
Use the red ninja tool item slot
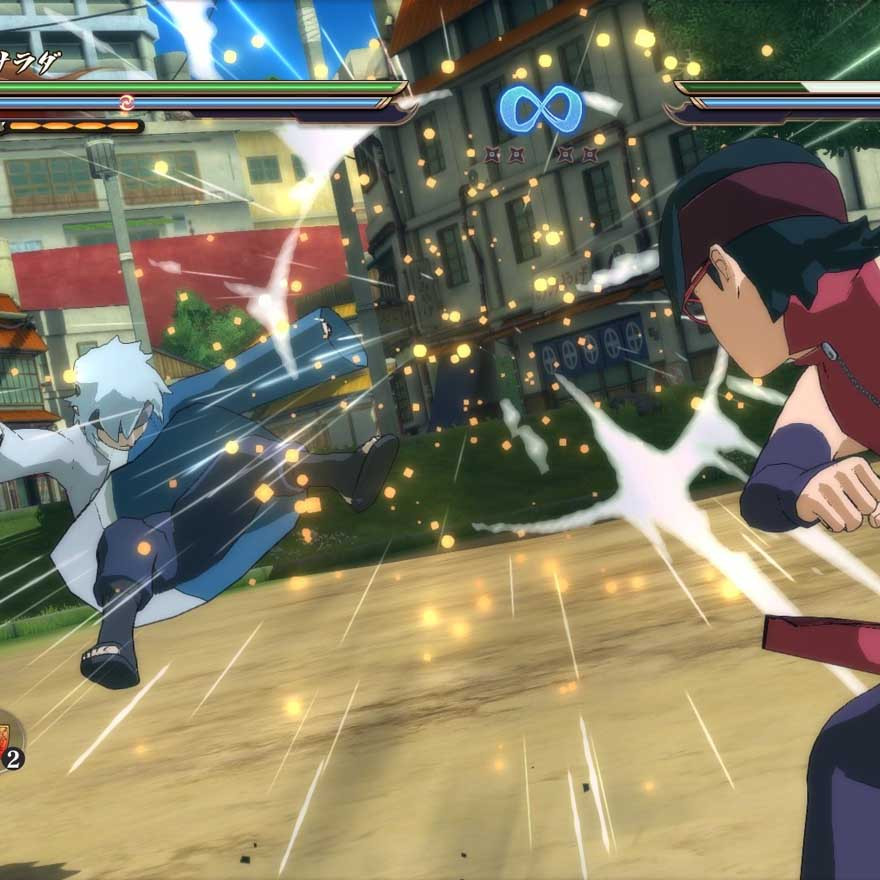tap(5, 741)
